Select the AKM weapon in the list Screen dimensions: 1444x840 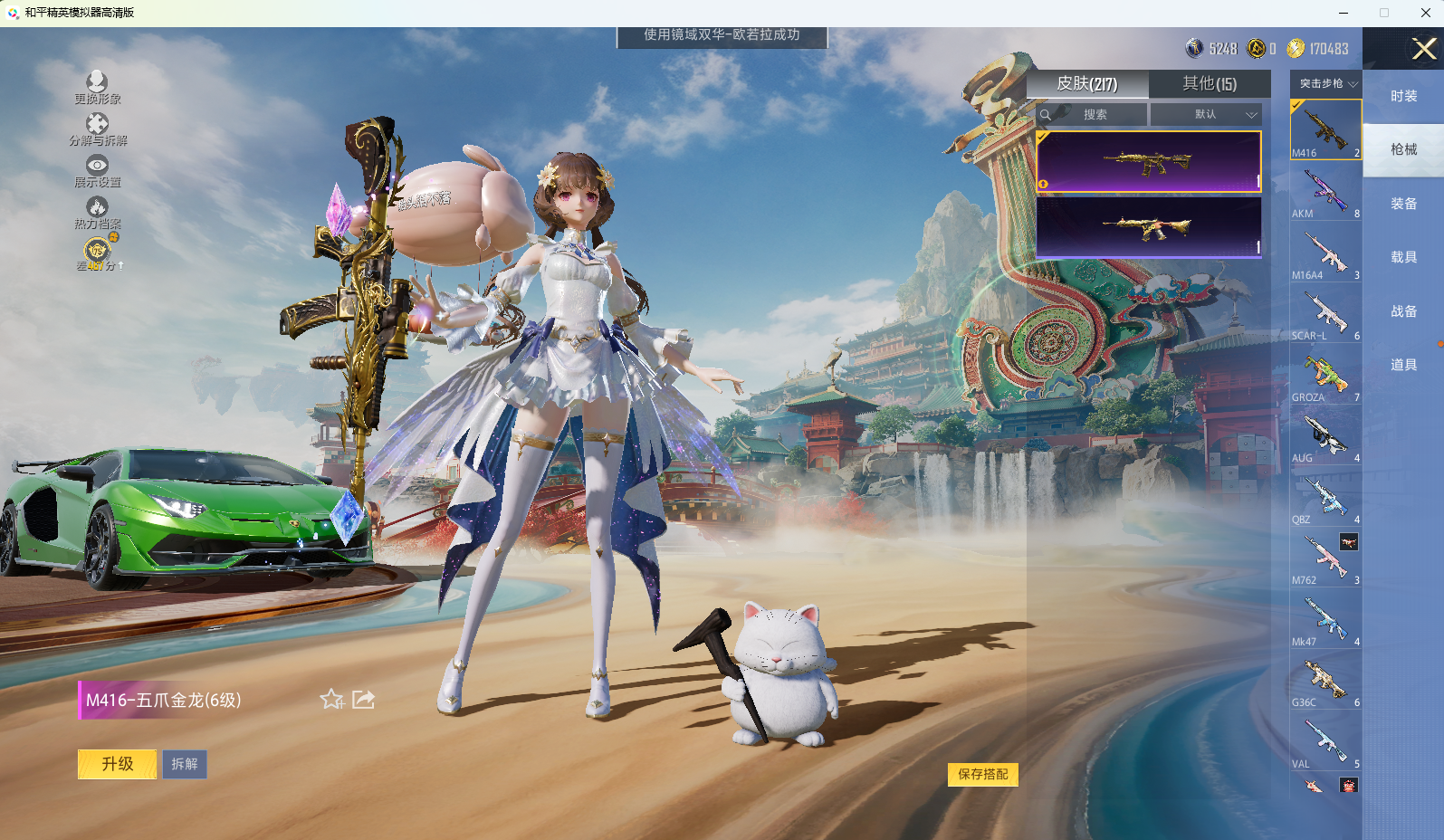tap(1325, 193)
